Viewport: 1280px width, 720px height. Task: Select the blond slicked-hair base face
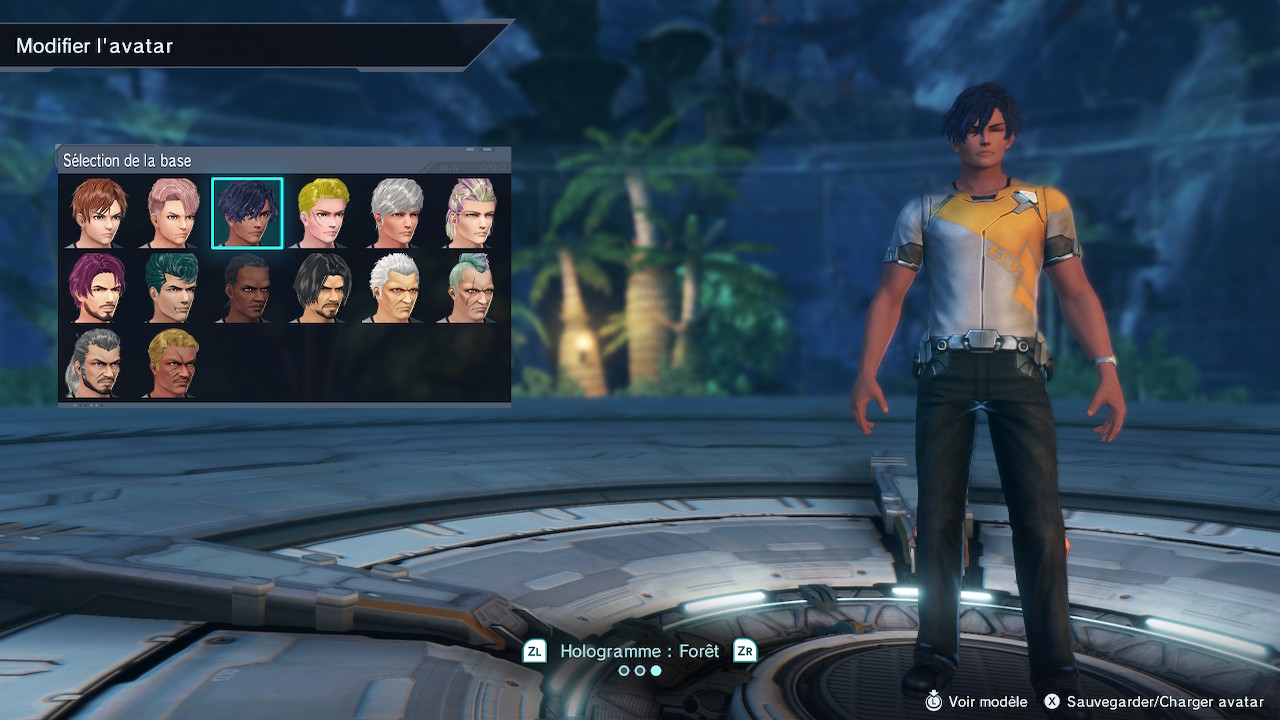pyautogui.click(x=322, y=213)
